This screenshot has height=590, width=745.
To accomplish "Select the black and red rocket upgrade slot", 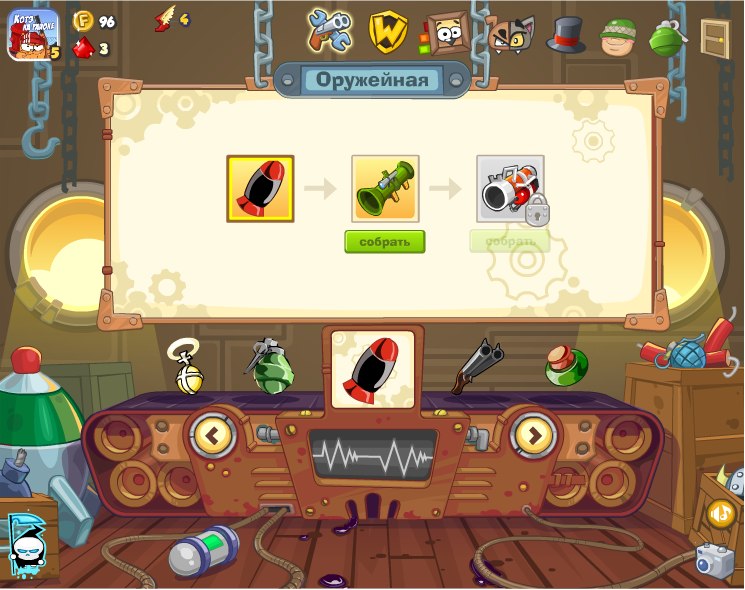I will point(260,188).
